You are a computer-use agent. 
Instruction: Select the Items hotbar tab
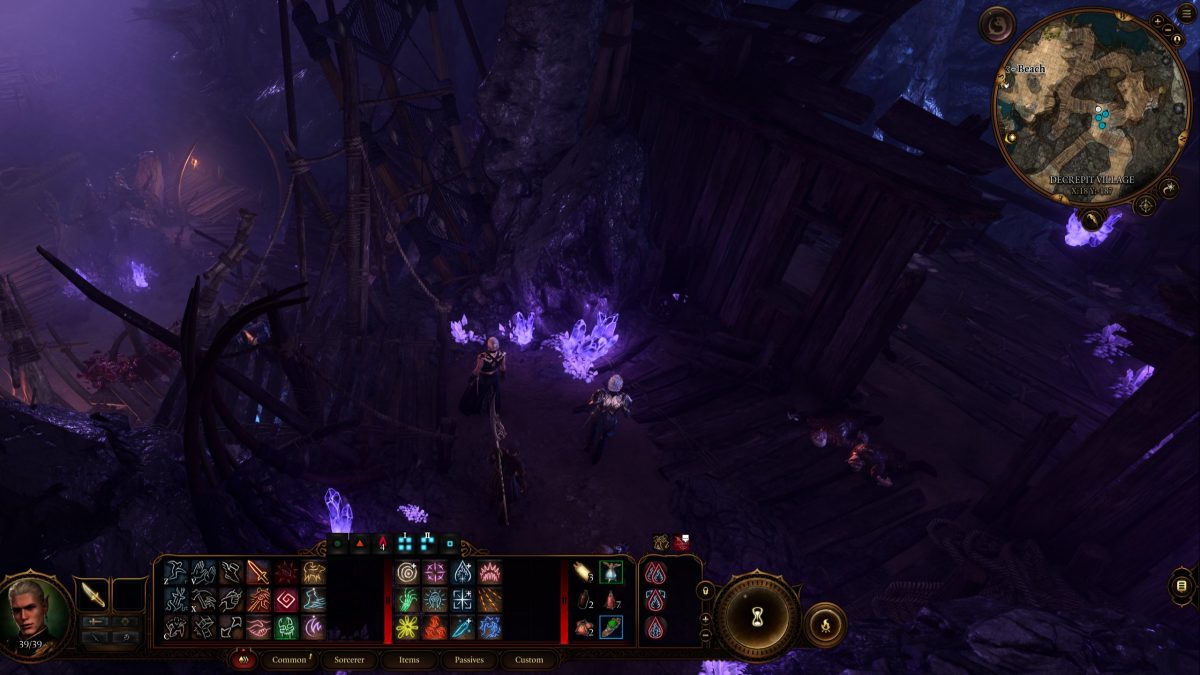(x=409, y=660)
